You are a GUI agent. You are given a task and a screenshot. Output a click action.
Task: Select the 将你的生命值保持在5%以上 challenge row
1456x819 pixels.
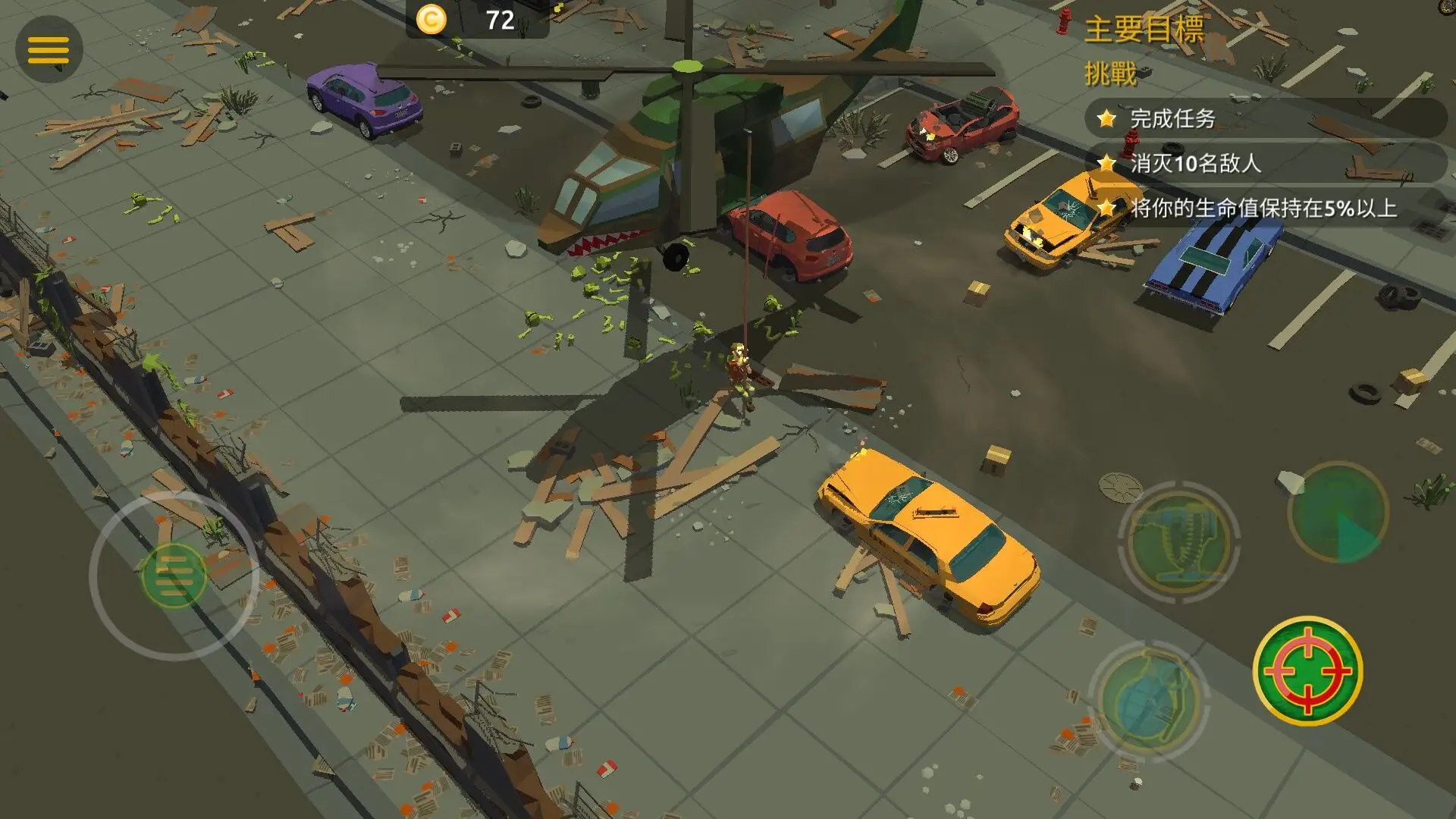point(1263,208)
